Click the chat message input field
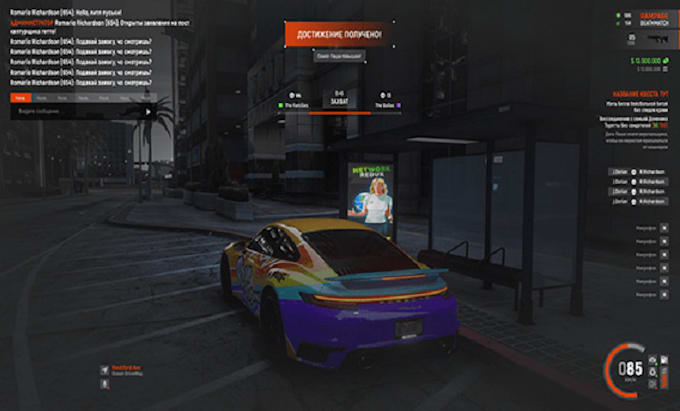Viewport: 680px width, 411px height. (75, 112)
